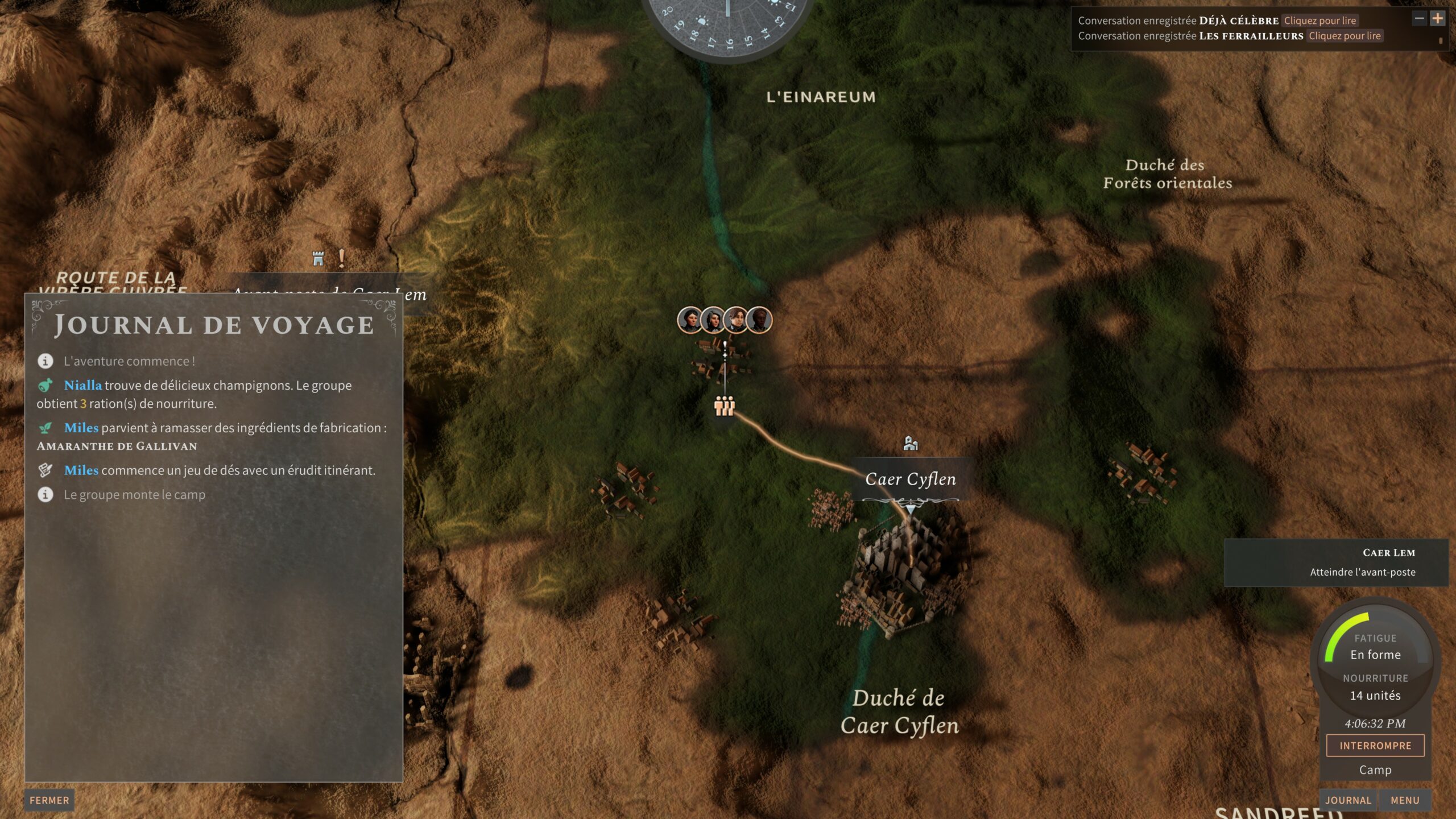Open the Menu button
The image size is (1456, 819).
[1405, 800]
